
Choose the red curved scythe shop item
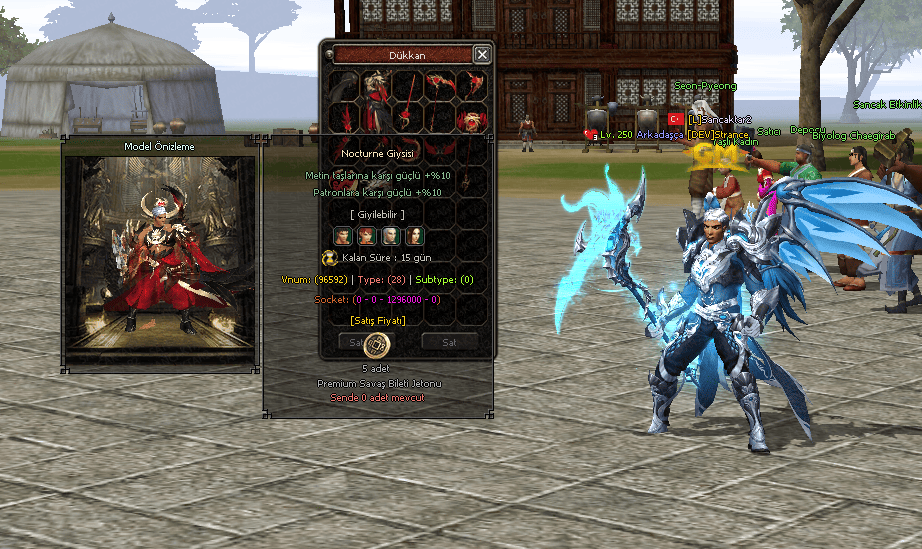(439, 86)
